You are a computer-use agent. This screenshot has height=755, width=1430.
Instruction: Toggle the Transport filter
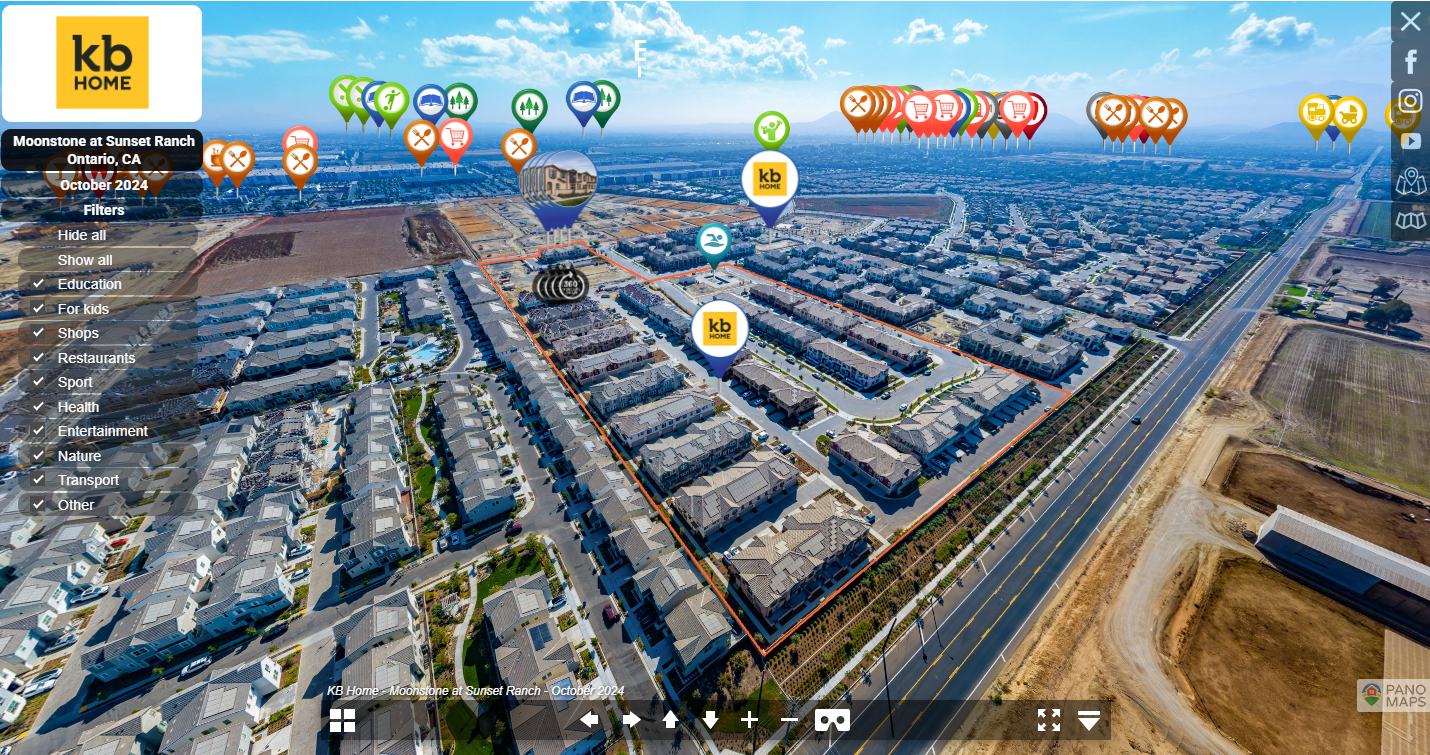pyautogui.click(x=39, y=480)
